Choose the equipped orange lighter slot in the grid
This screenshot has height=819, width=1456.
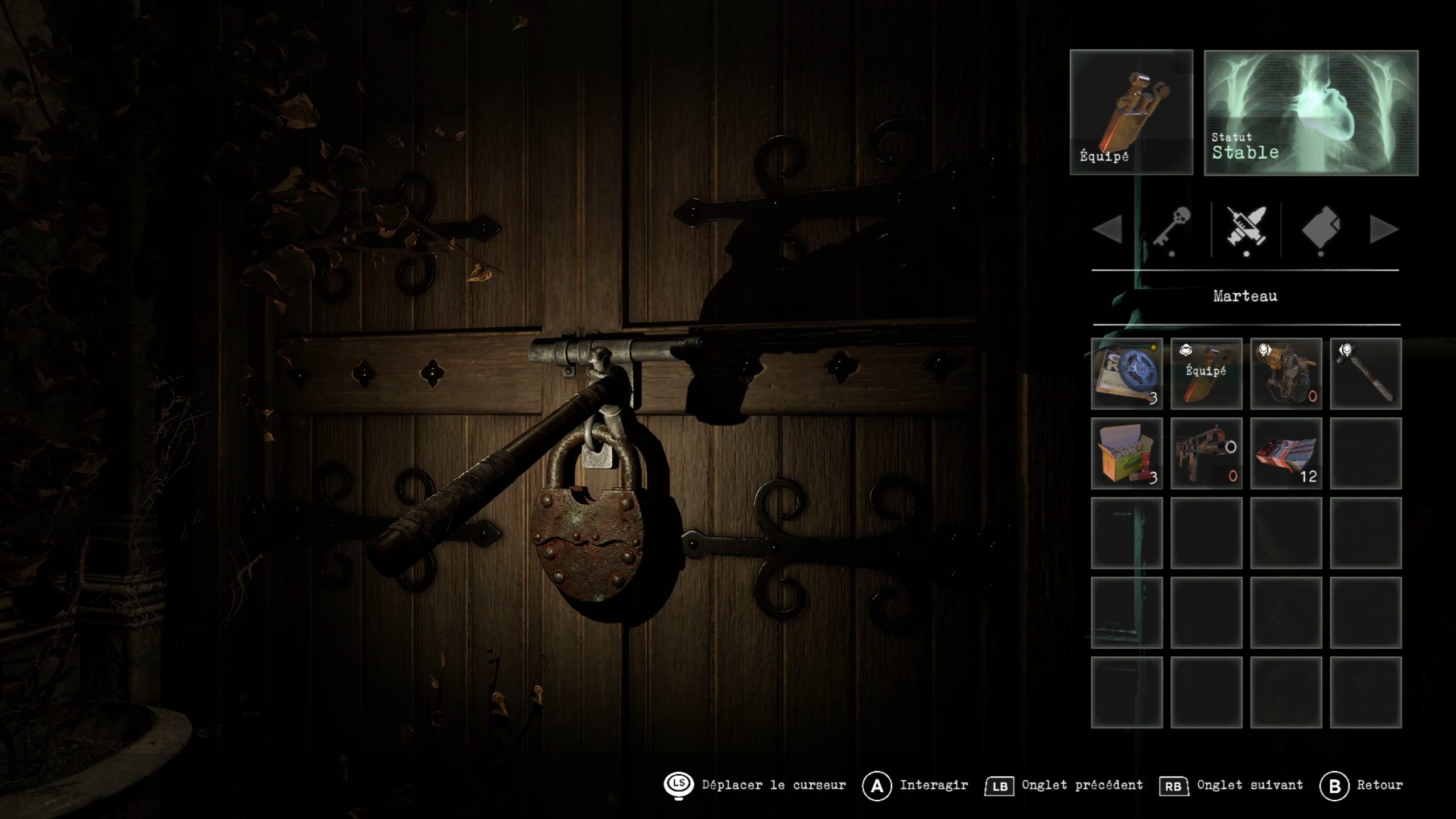point(1206,373)
